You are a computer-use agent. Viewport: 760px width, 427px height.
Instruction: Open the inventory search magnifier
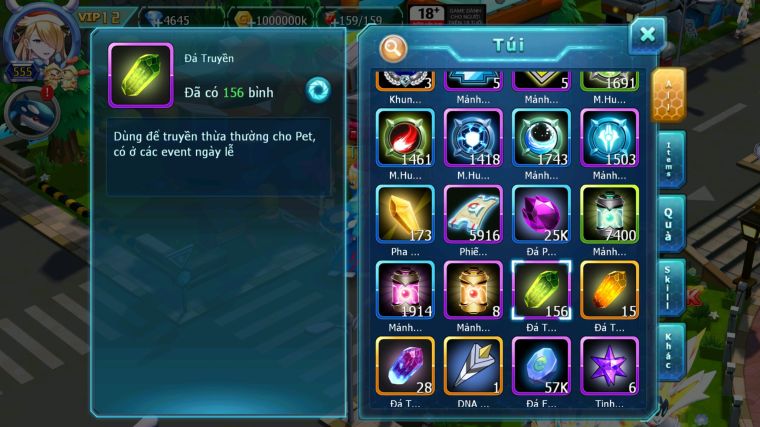(394, 47)
